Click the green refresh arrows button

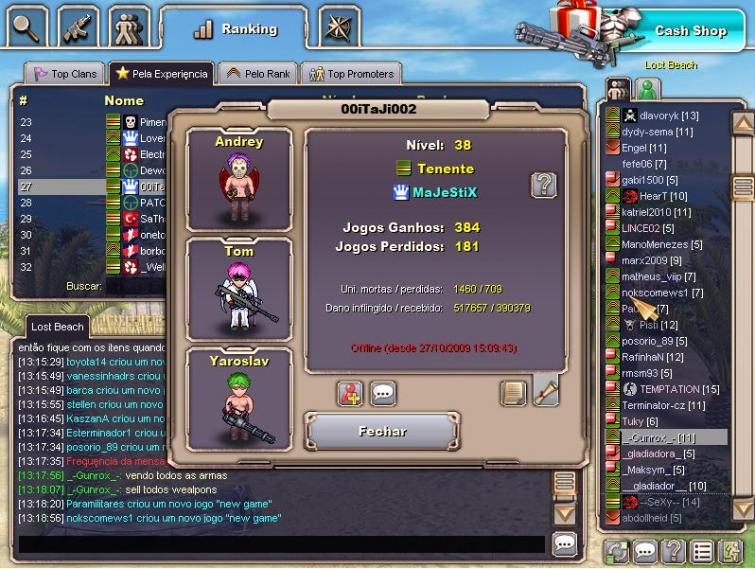[x=617, y=551]
